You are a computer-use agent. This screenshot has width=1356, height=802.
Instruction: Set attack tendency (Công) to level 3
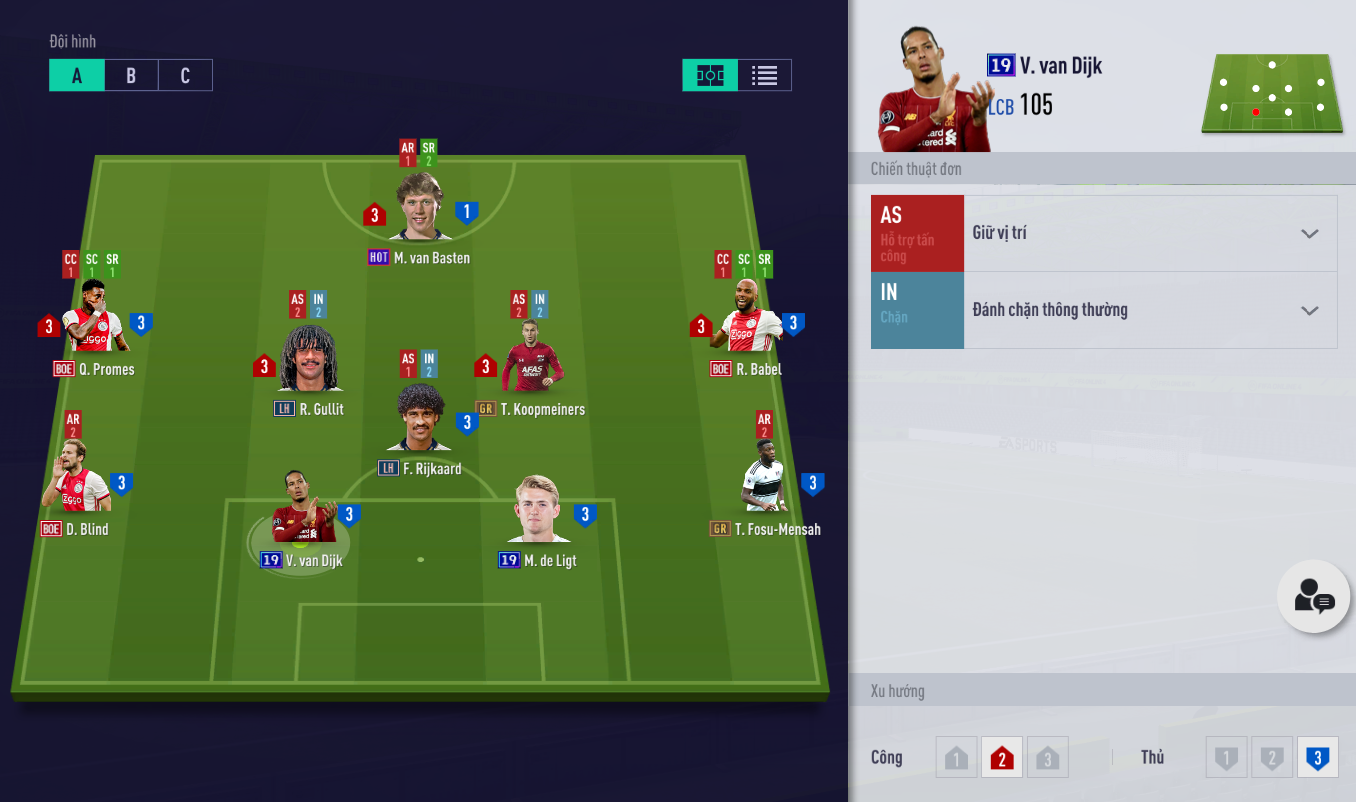[1047, 758]
